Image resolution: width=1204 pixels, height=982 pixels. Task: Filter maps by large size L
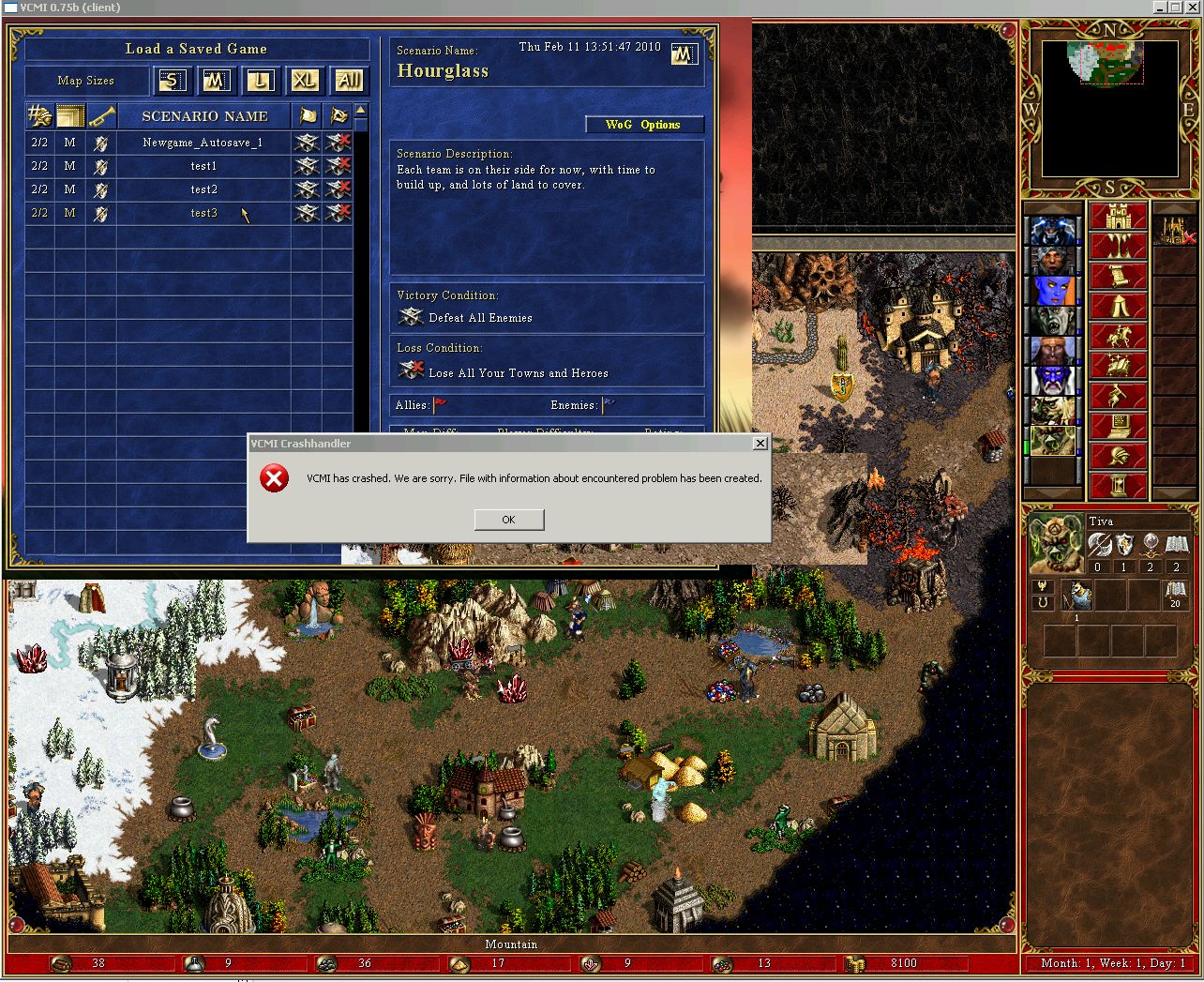click(x=260, y=81)
